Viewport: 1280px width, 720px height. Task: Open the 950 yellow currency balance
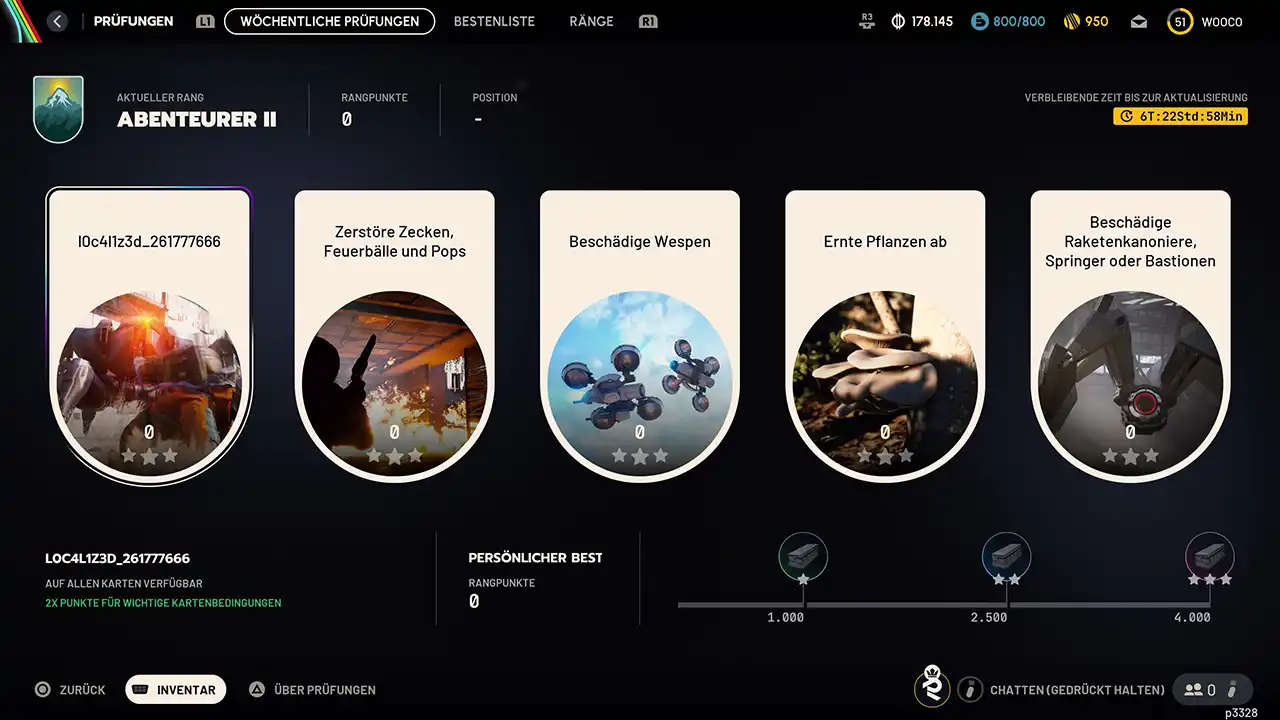(x=1085, y=22)
